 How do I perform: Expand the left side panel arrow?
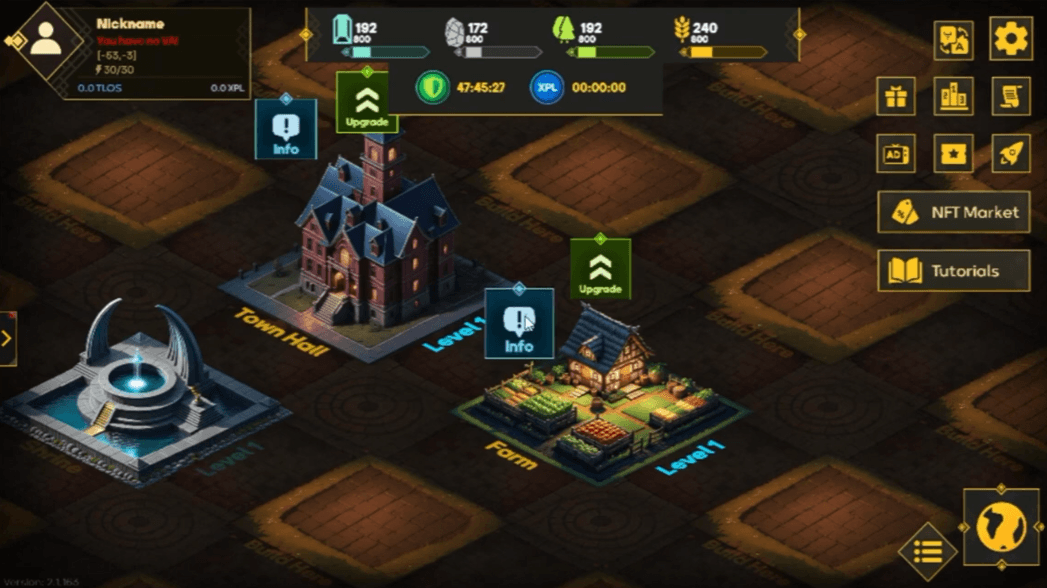(7, 338)
